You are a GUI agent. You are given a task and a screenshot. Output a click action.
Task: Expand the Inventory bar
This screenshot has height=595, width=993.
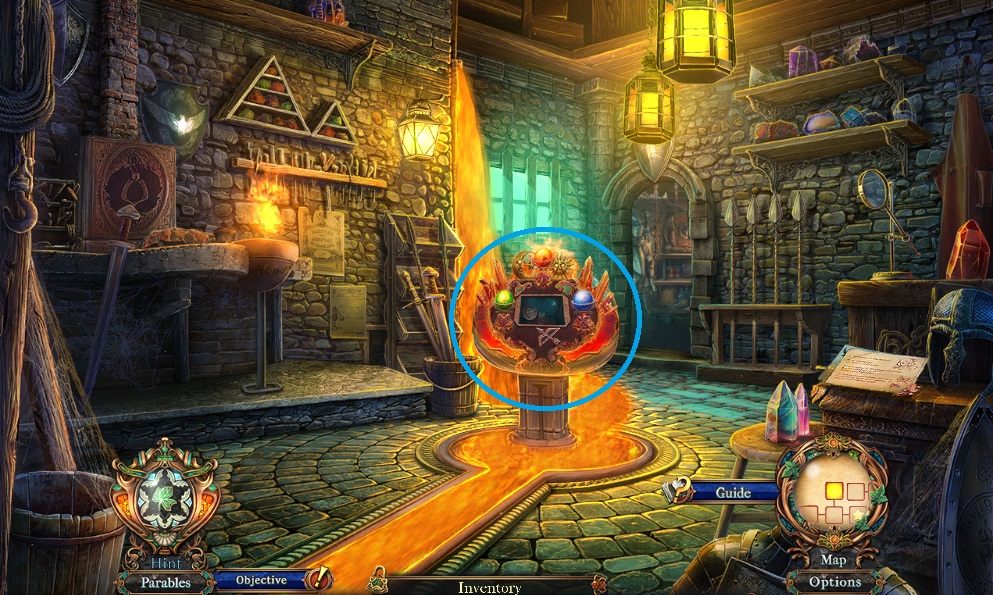(x=488, y=587)
